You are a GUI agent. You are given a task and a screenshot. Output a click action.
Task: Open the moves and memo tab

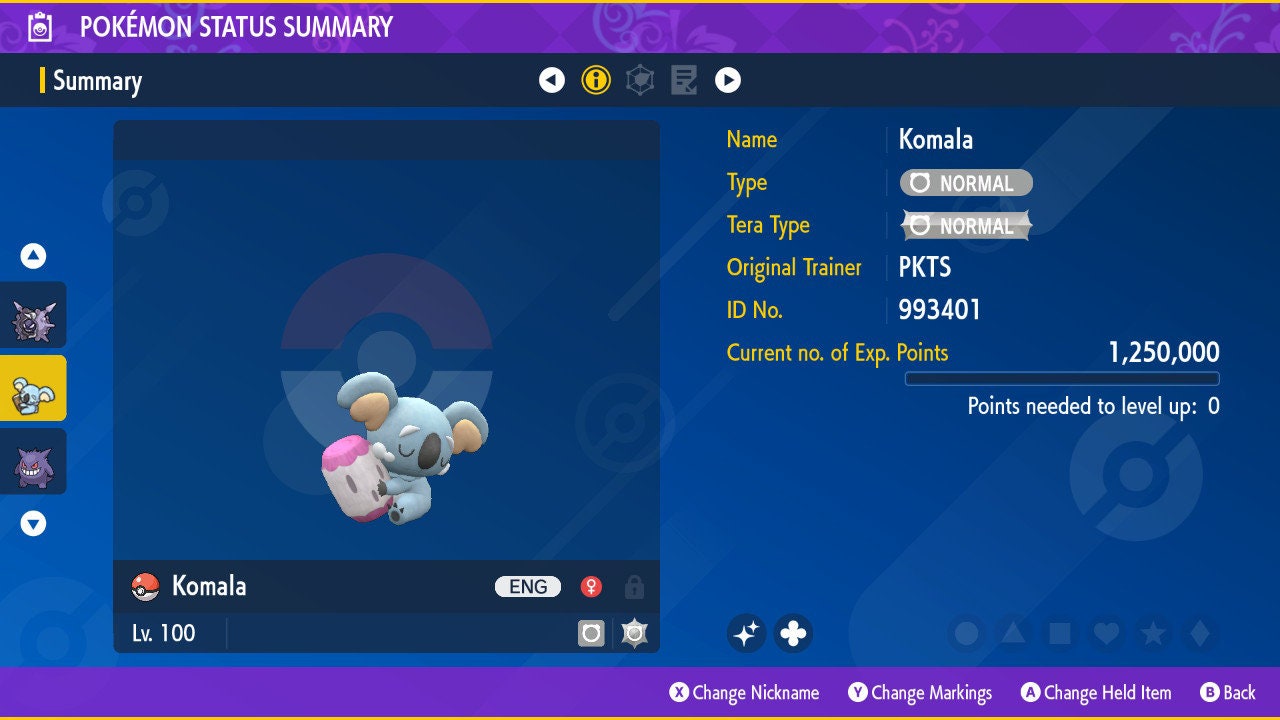click(684, 80)
